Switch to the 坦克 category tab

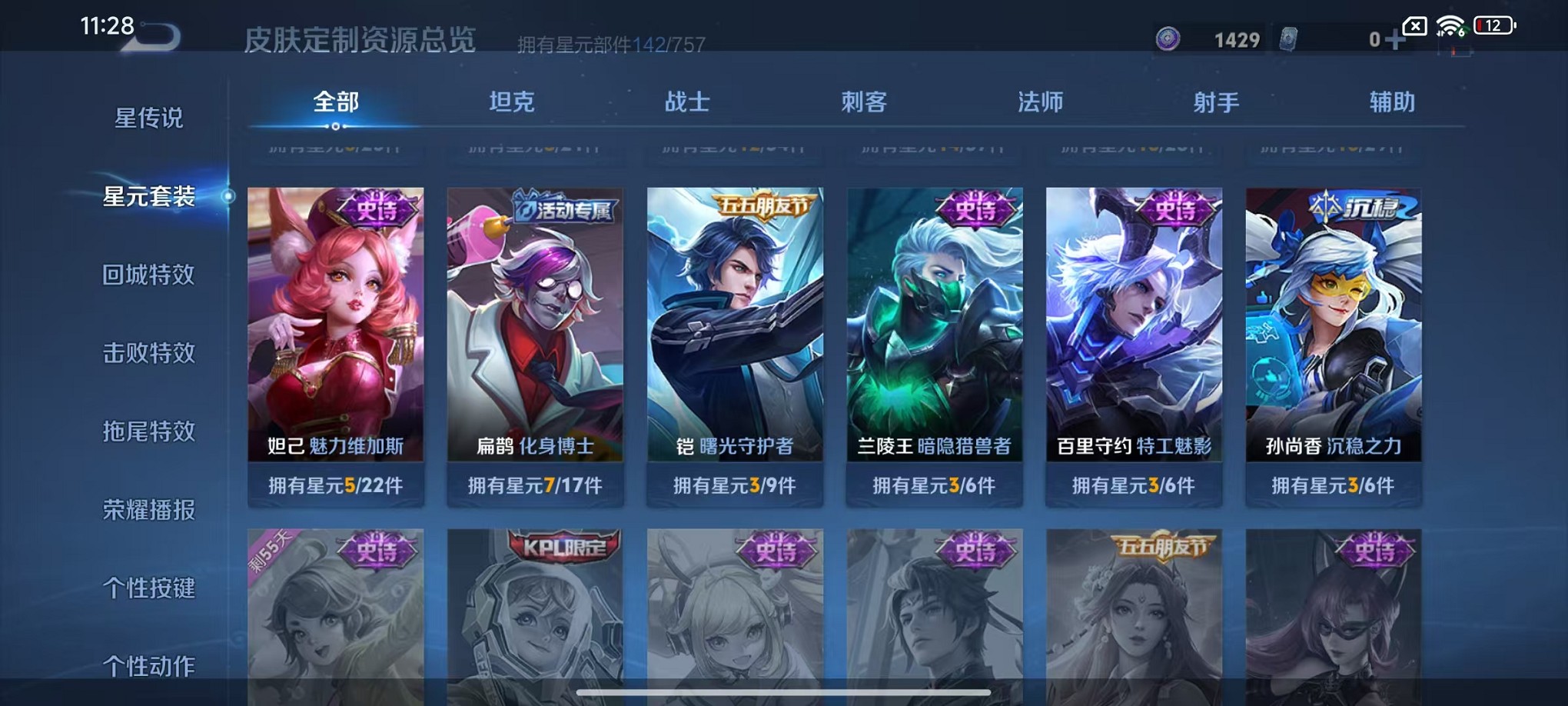point(513,101)
